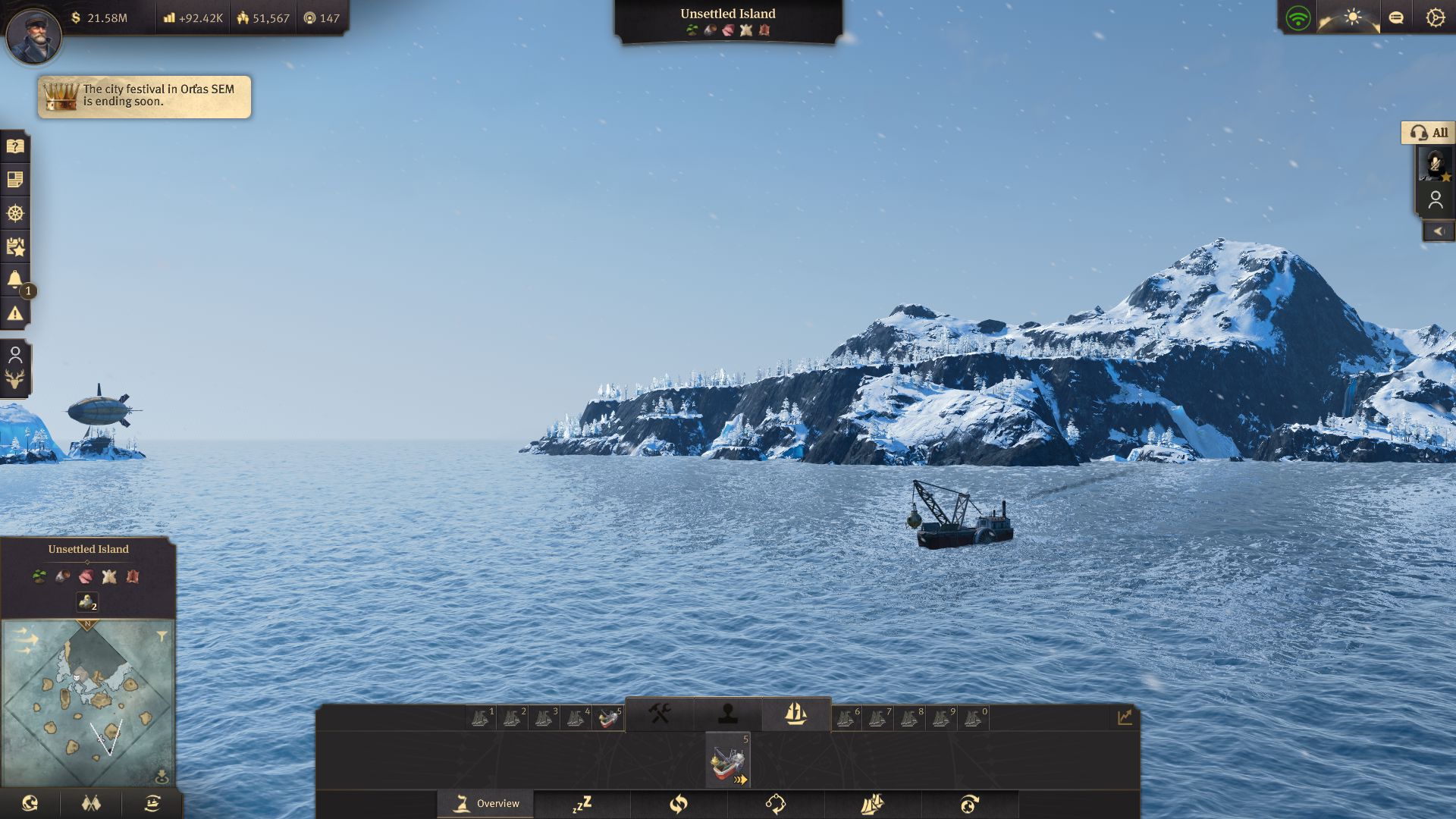Open game settings via the gear icon
Screen dimensions: 1456x819
coord(1435,17)
